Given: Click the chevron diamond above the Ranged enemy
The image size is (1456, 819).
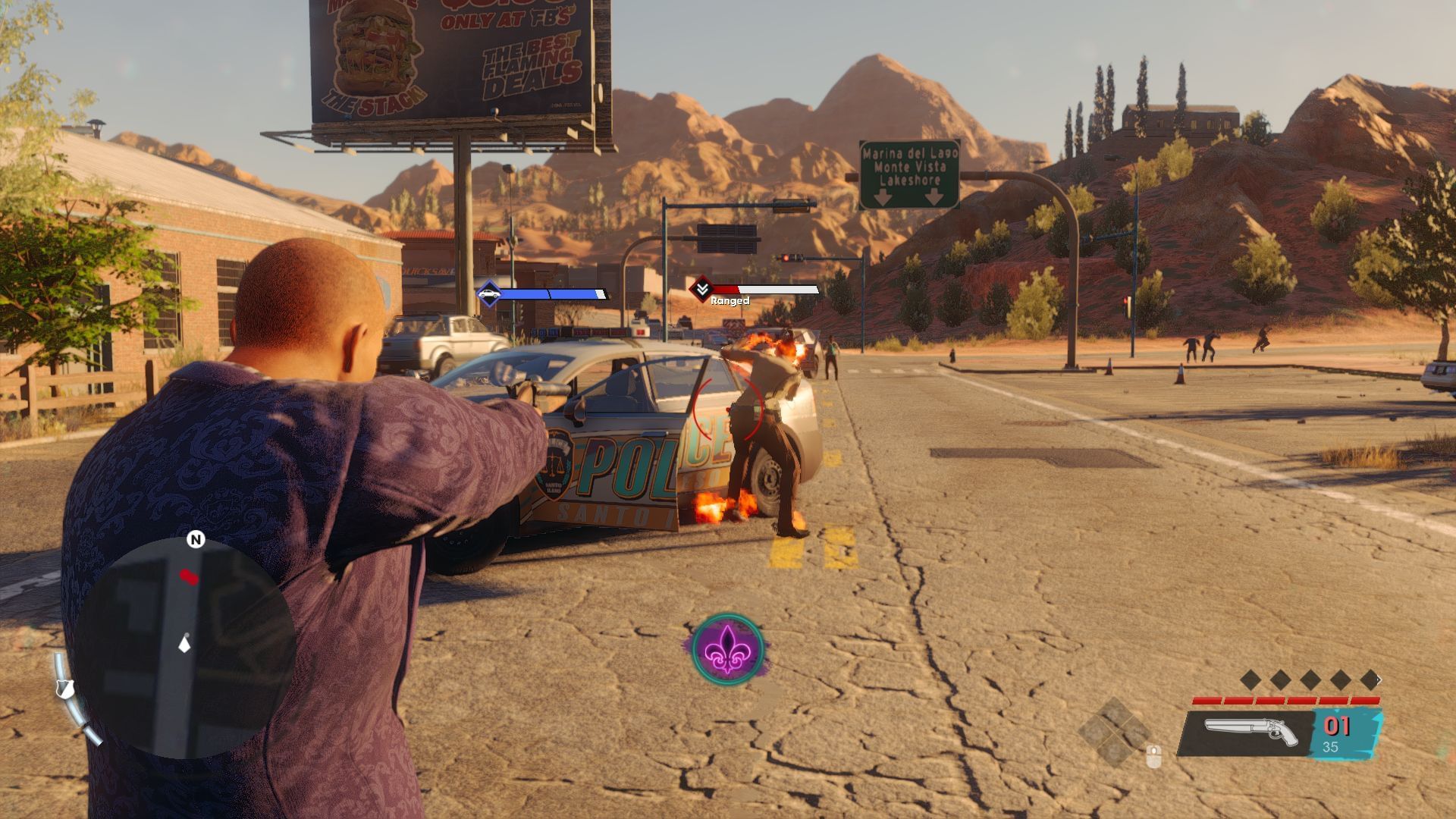Looking at the screenshot, I should coord(701,289).
